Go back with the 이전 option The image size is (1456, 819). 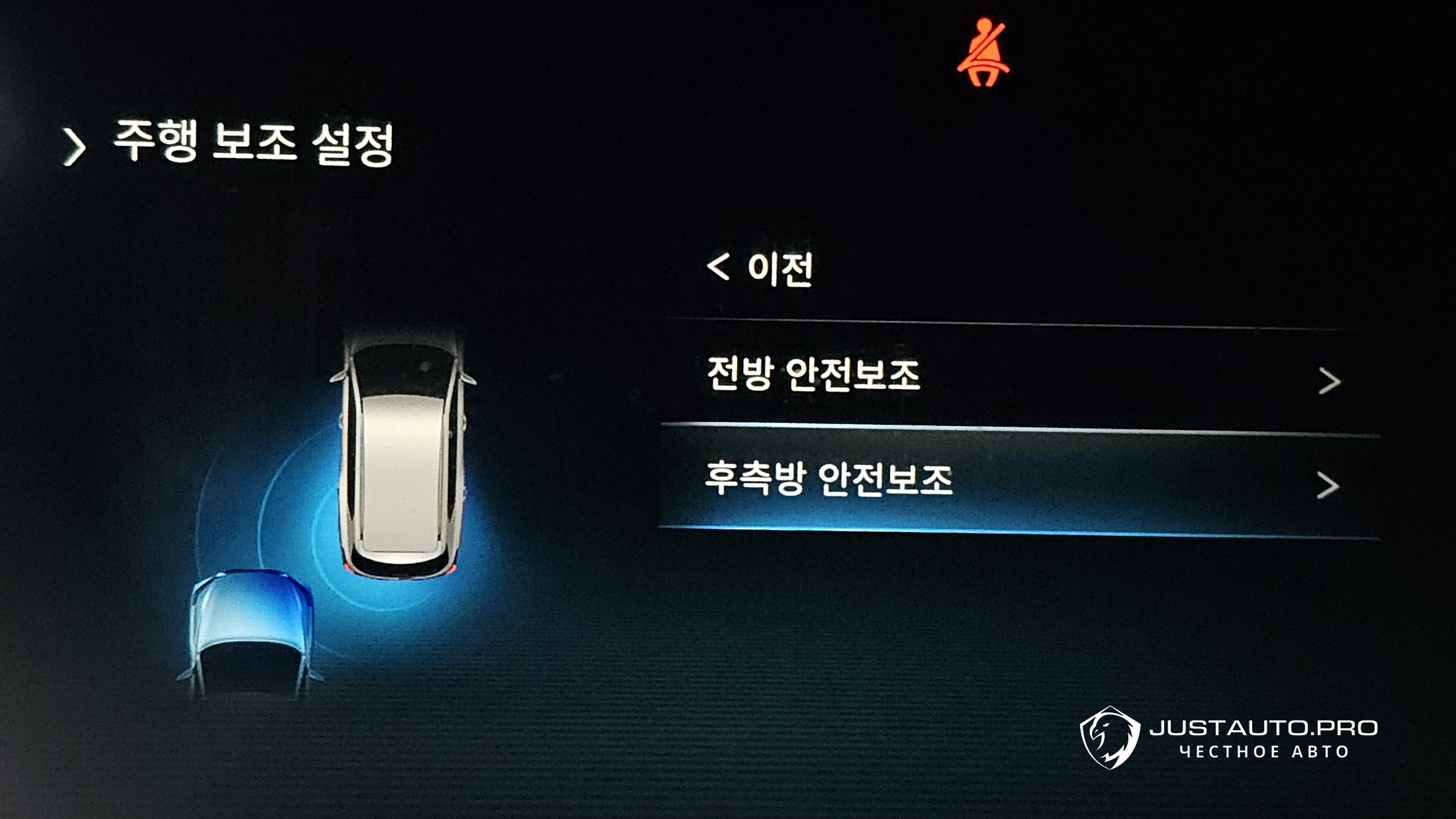(761, 268)
